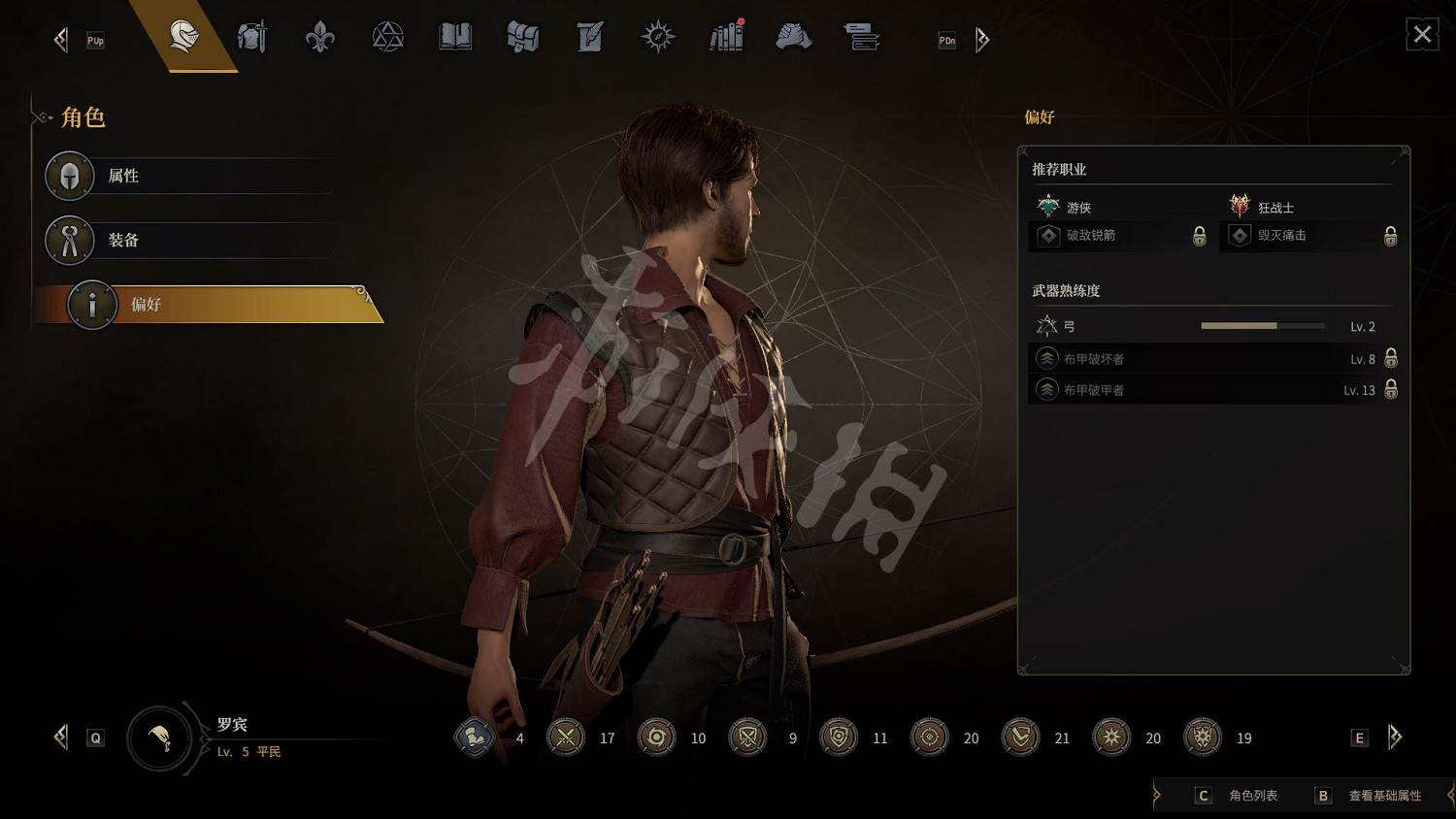Image resolution: width=1456 pixels, height=819 pixels.
Task: Switch to the handshake tab
Action: pyautogui.click(x=793, y=38)
